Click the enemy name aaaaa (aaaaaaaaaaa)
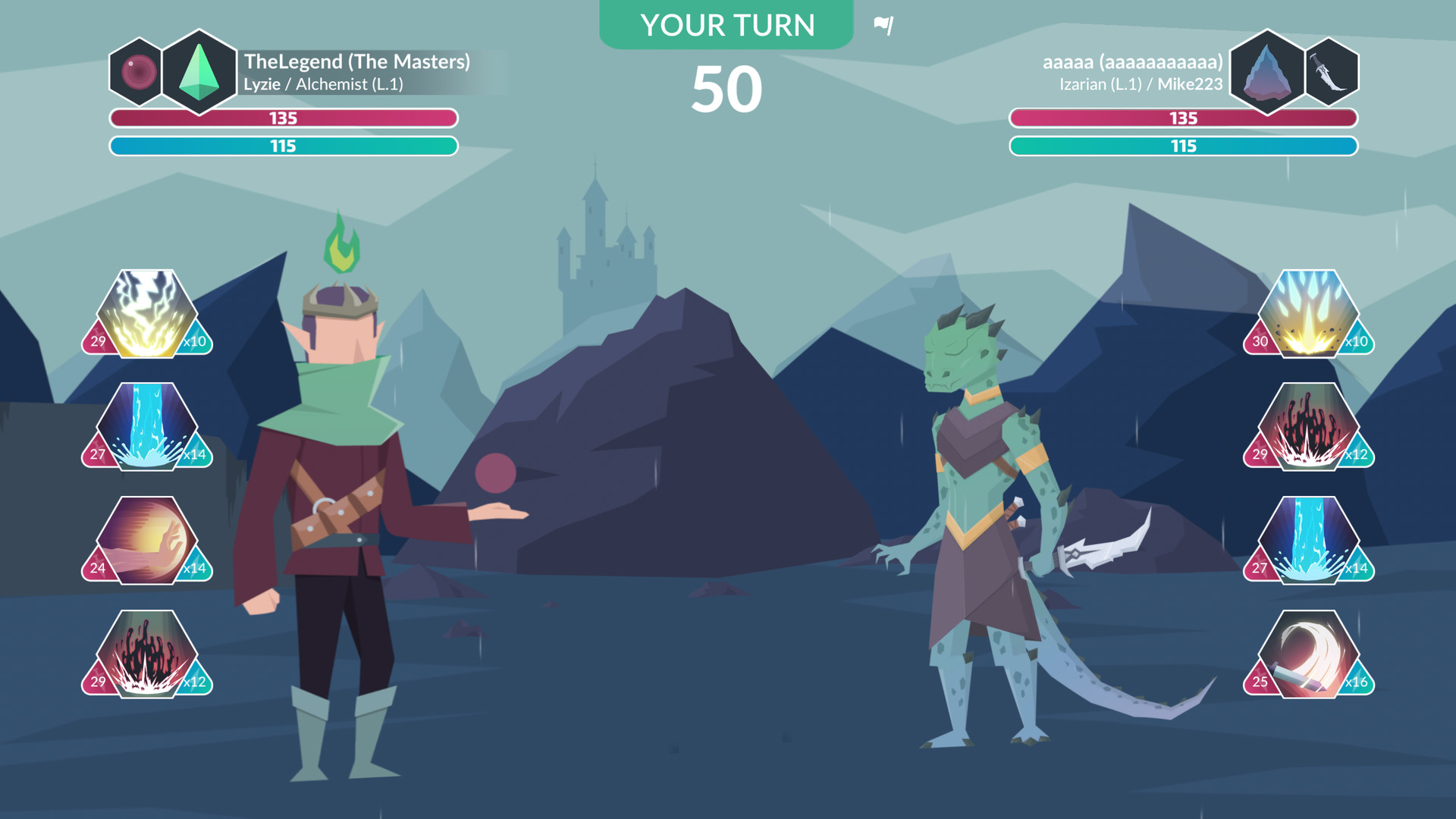 click(x=1132, y=62)
